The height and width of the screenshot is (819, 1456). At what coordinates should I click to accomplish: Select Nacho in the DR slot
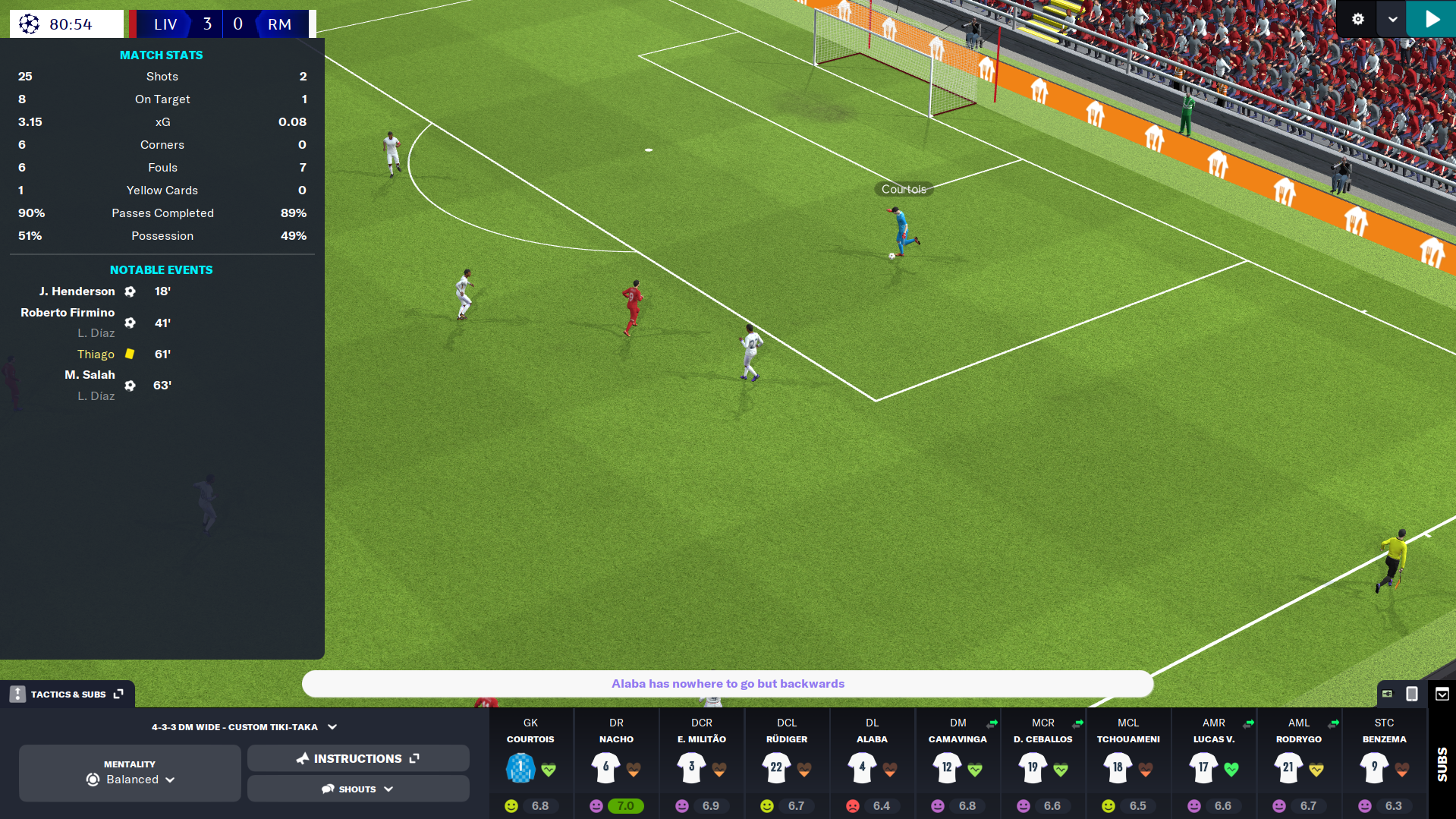[x=616, y=763]
